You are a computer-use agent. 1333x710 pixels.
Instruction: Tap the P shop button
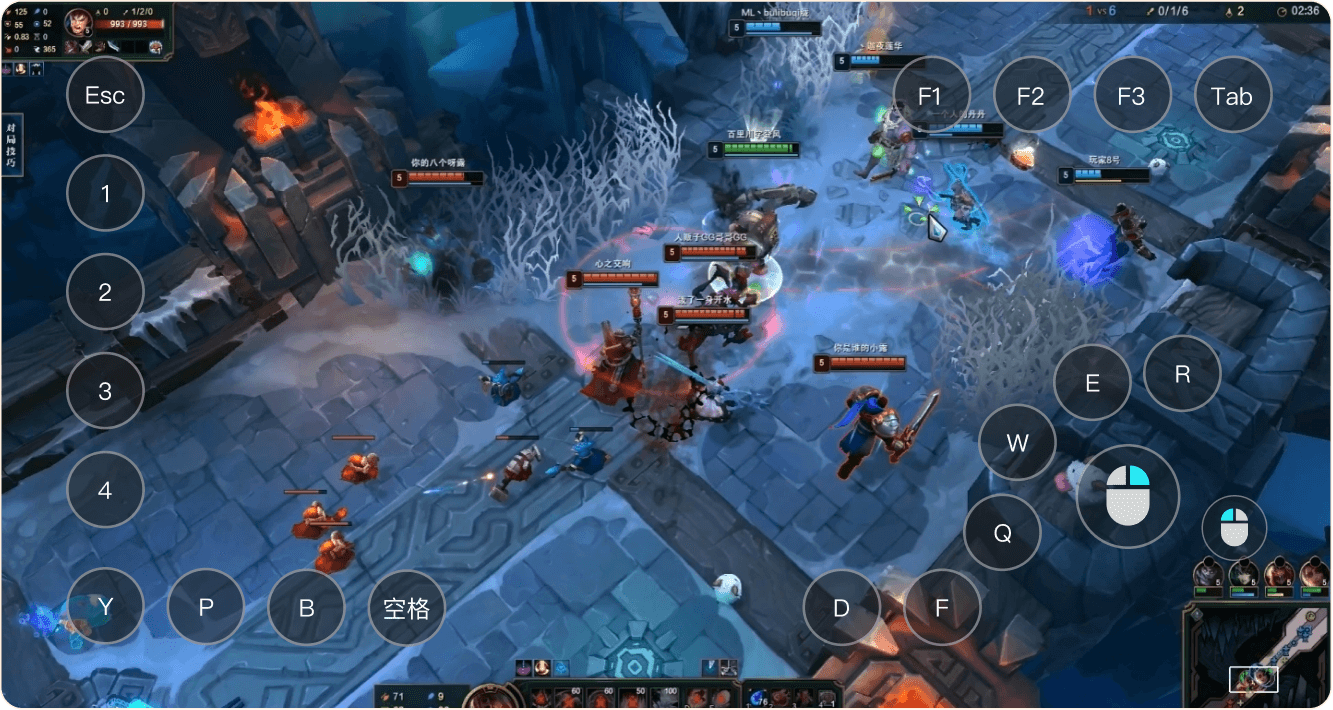click(x=206, y=608)
